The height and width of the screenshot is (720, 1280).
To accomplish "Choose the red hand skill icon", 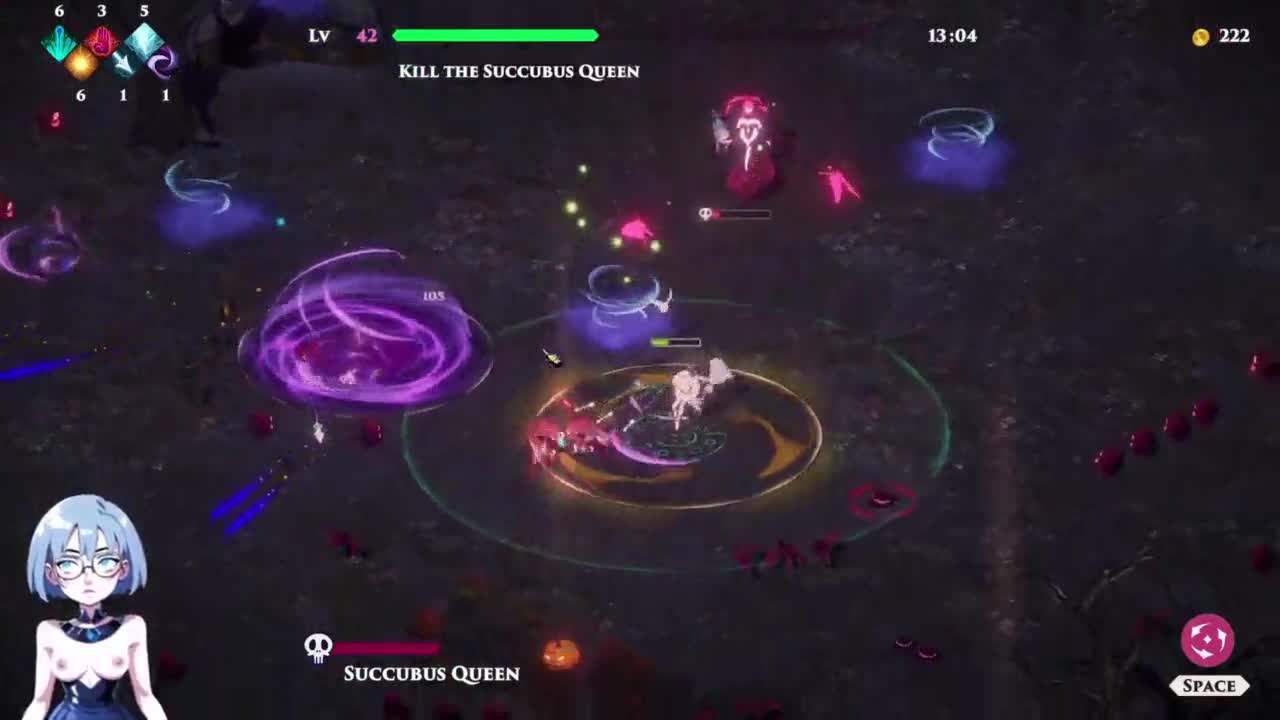I will point(102,42).
